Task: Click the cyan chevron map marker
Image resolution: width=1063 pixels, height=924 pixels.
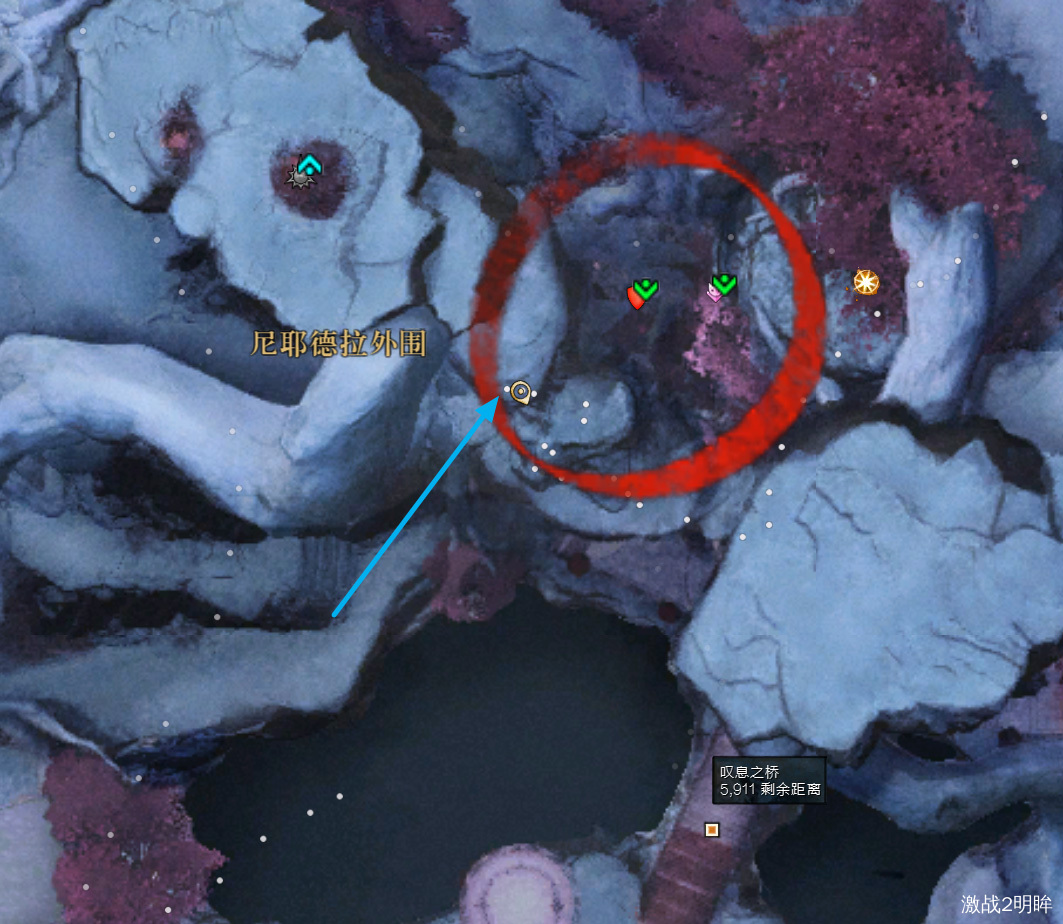Action: click(309, 165)
